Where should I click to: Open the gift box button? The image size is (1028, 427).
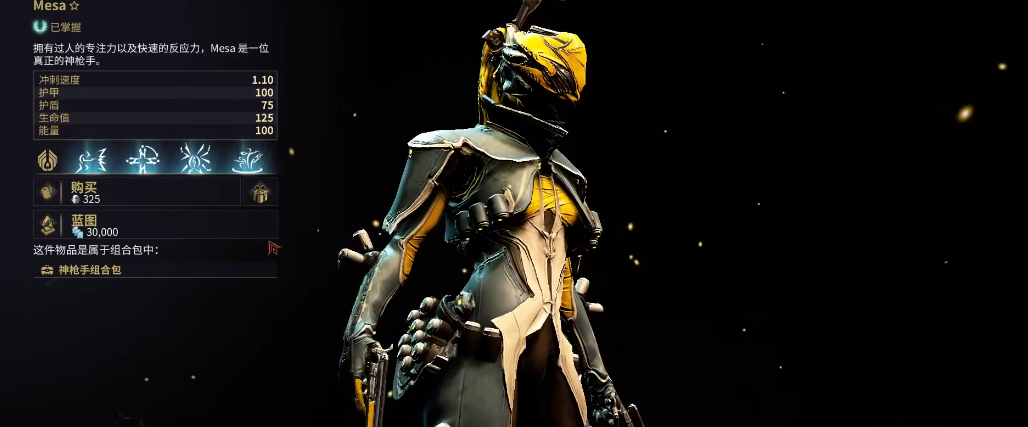(261, 192)
